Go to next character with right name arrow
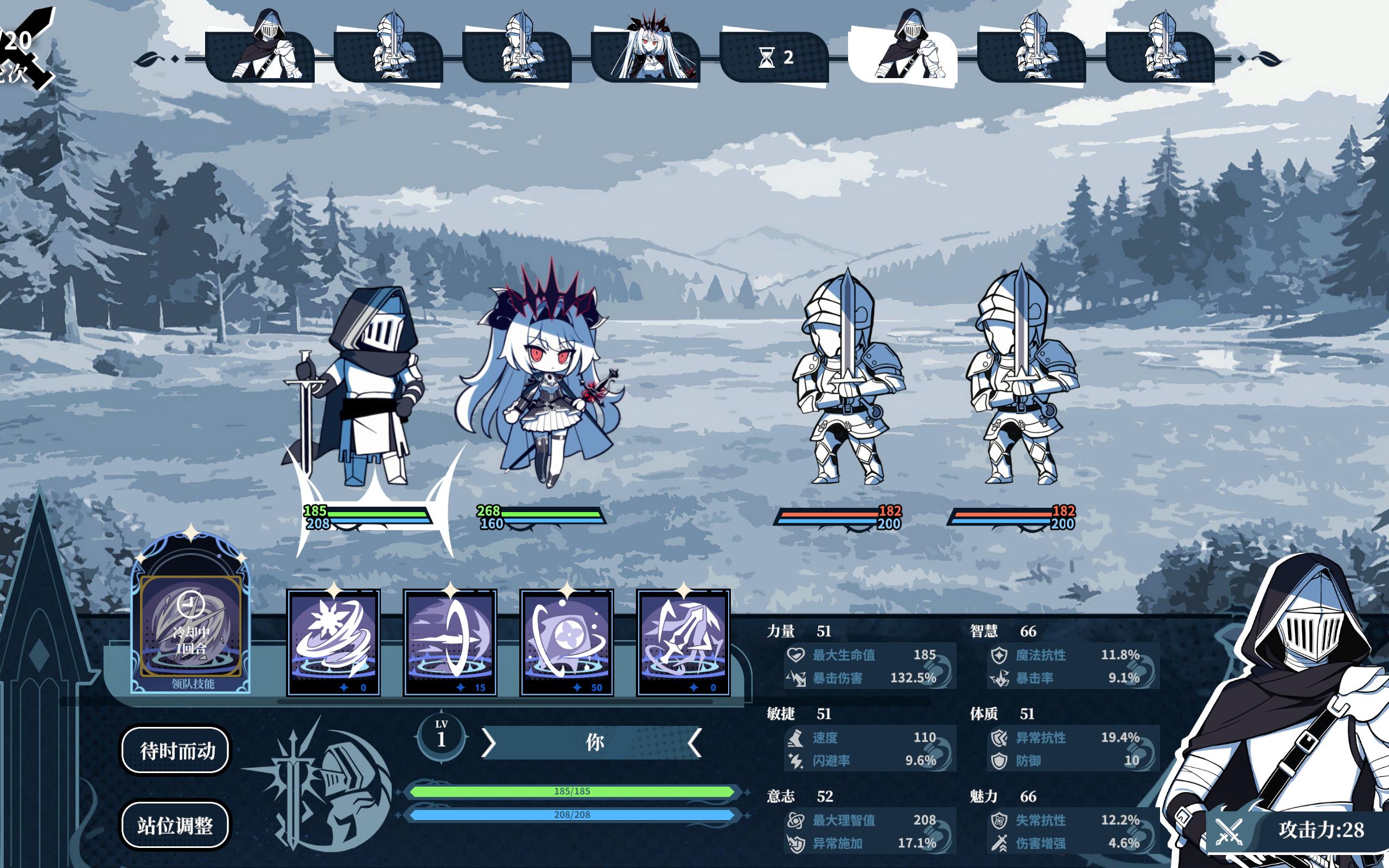This screenshot has height=868, width=1389. 694,743
